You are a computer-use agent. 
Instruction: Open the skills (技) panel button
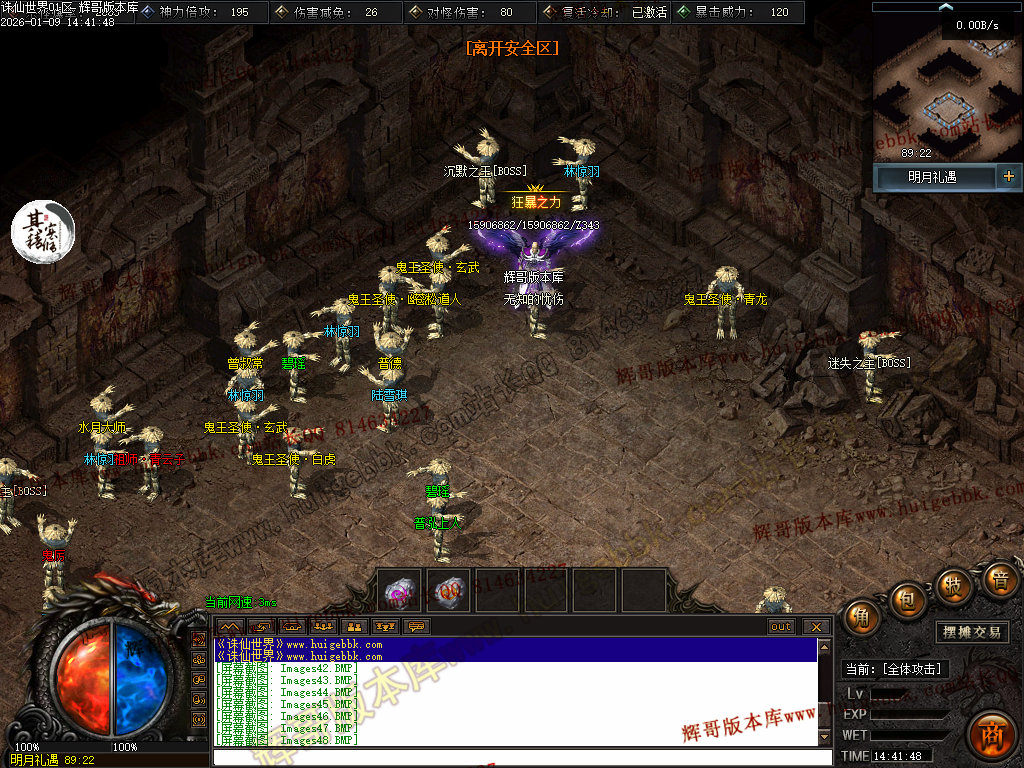pos(954,584)
